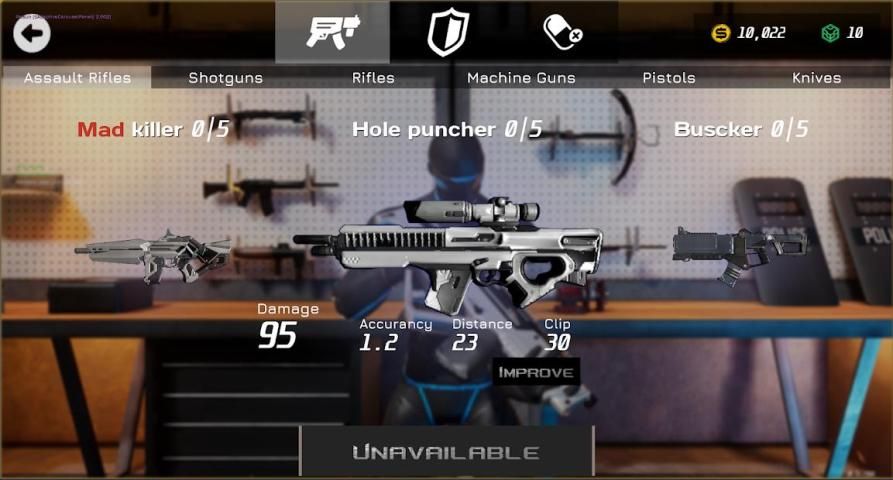The image size is (893, 480).
Task: Switch to the Shotguns category
Action: click(226, 78)
